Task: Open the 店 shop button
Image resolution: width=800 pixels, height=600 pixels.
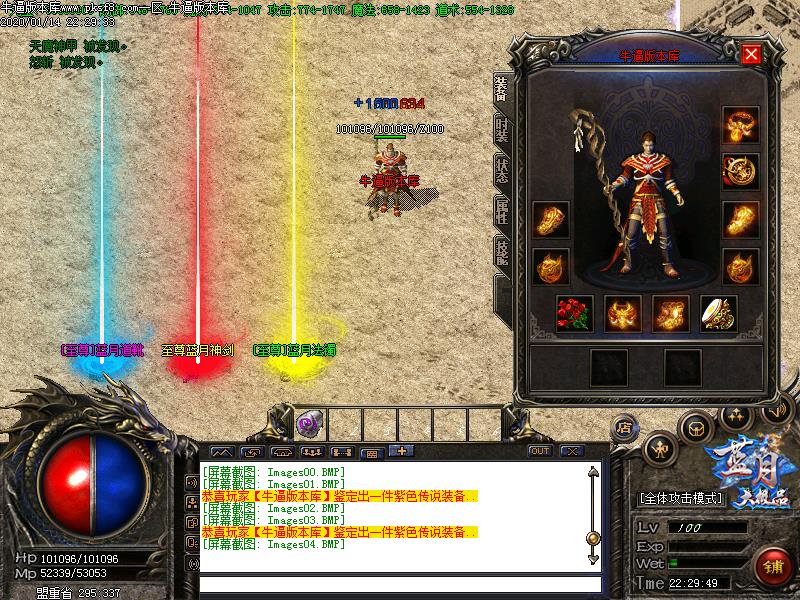Action: (x=625, y=426)
